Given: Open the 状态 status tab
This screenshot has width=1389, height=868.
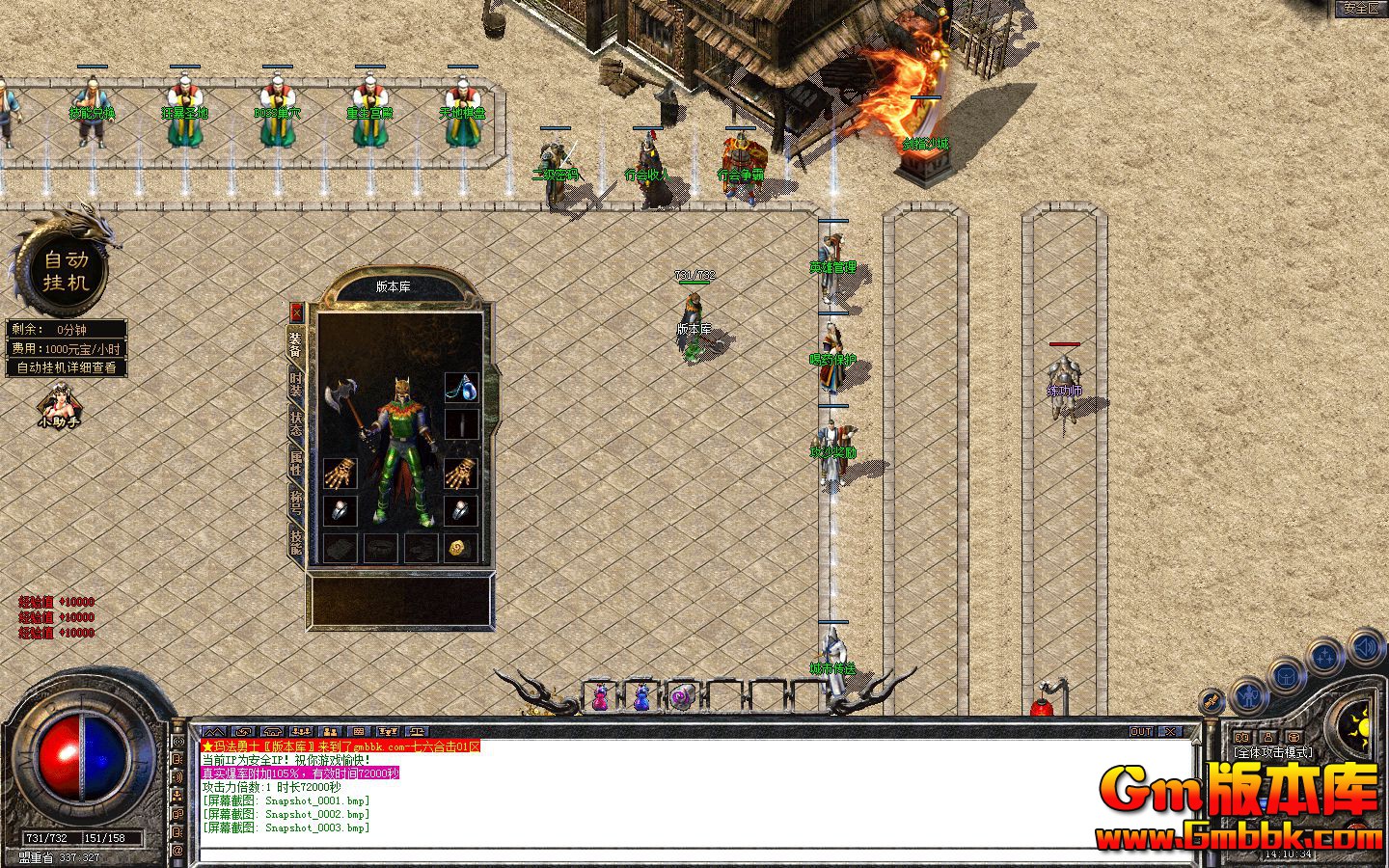Looking at the screenshot, I should [296, 425].
